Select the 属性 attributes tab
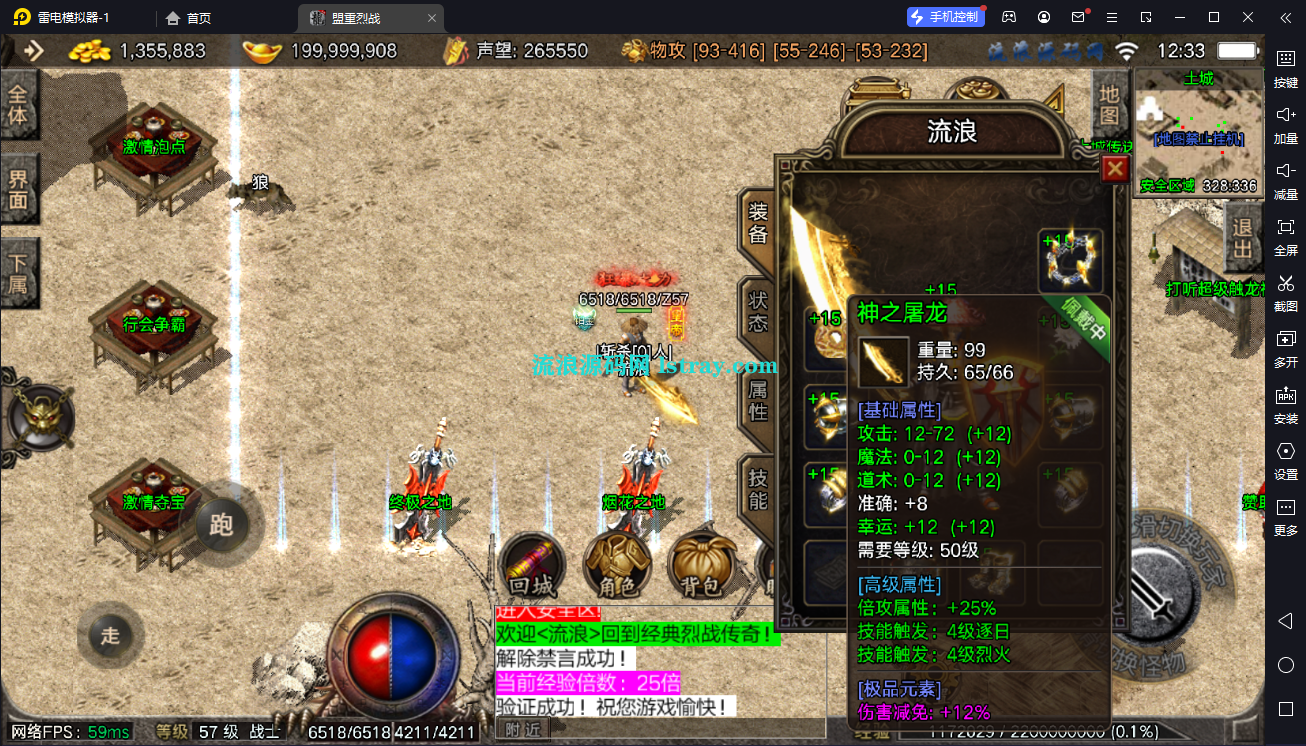This screenshot has height=746, width=1306. point(758,399)
